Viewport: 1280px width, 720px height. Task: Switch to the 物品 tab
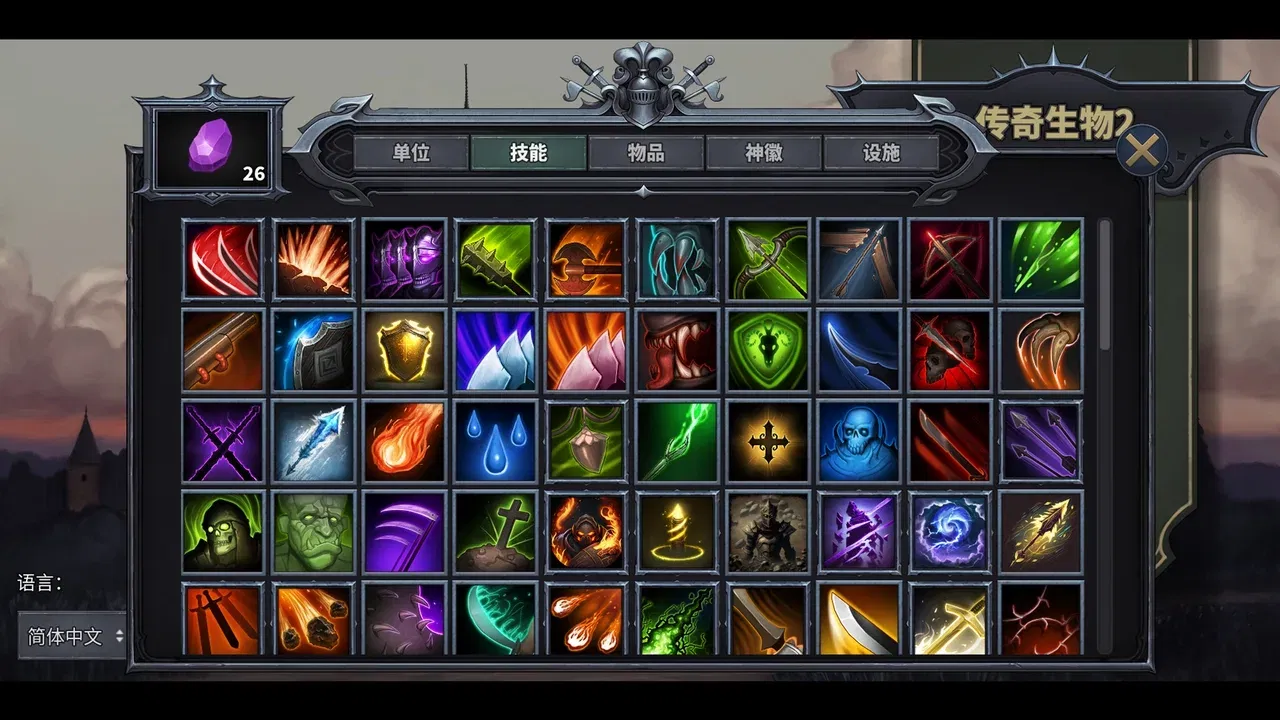[x=646, y=153]
